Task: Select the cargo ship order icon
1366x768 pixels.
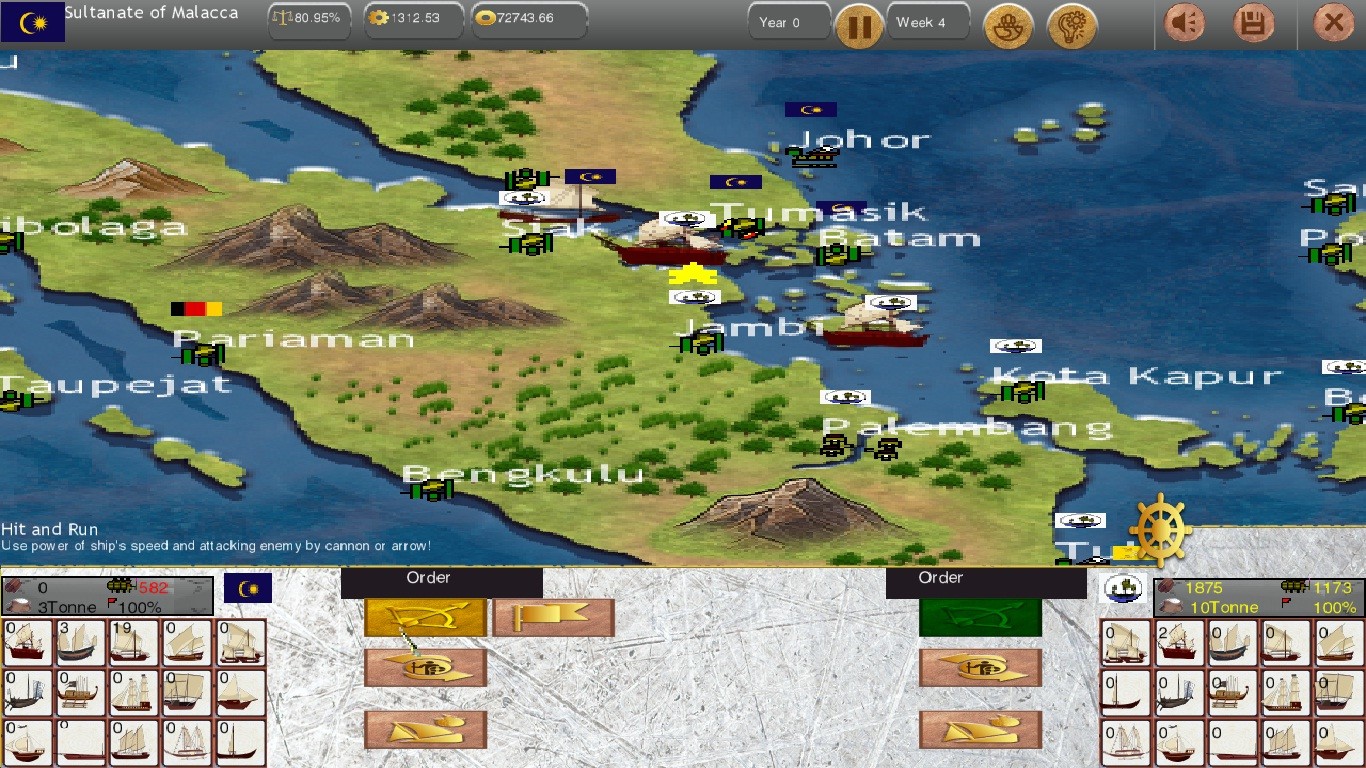Action: [x=424, y=729]
